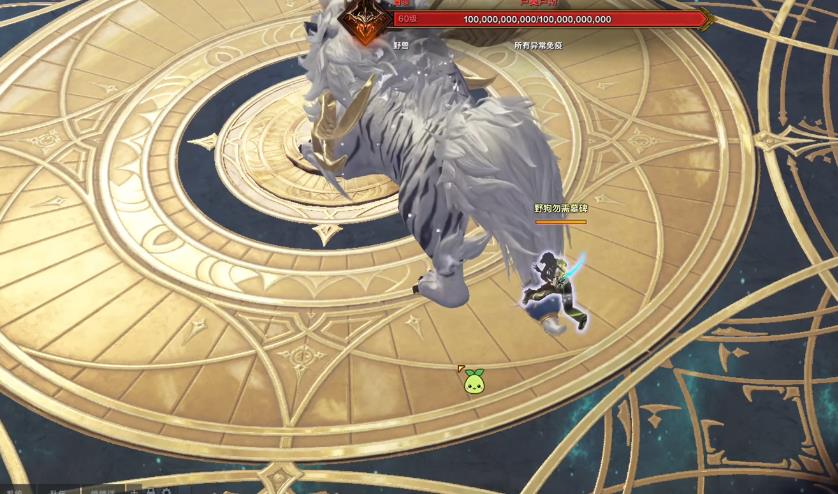This screenshot has height=494, width=838.
Task: Click the boss portrait emblem icon
Action: pos(366,20)
